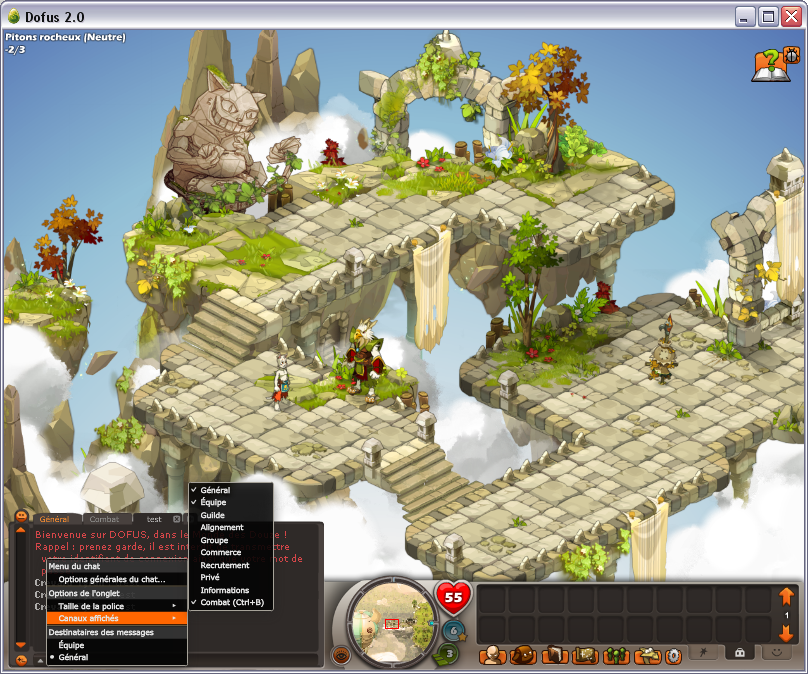Screen dimensions: 808x674
Task: Show the Recrutement channel
Action: (225, 565)
